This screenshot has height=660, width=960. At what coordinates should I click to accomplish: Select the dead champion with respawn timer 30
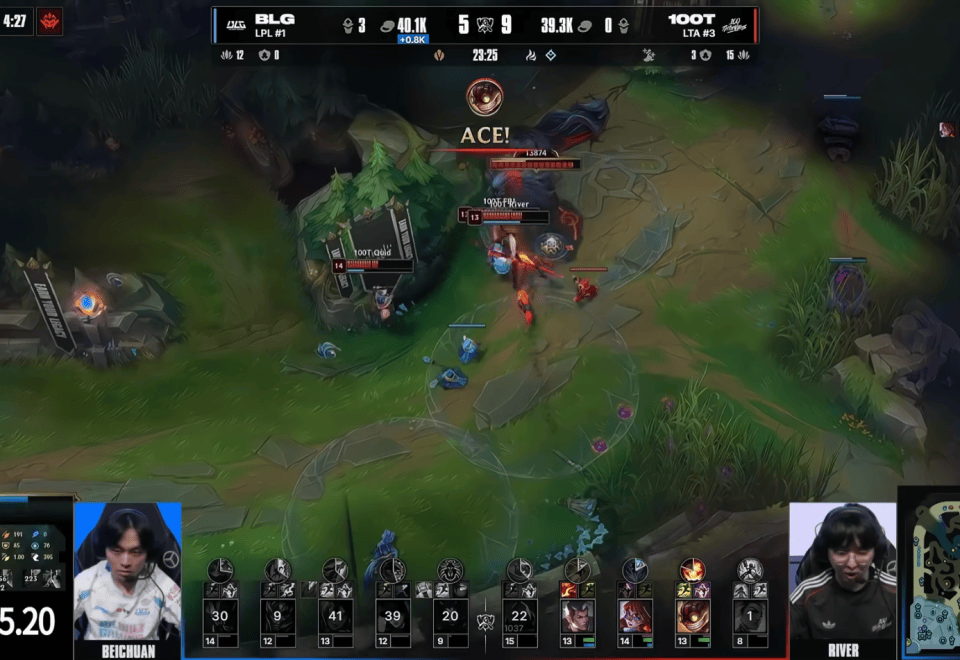coord(220,616)
